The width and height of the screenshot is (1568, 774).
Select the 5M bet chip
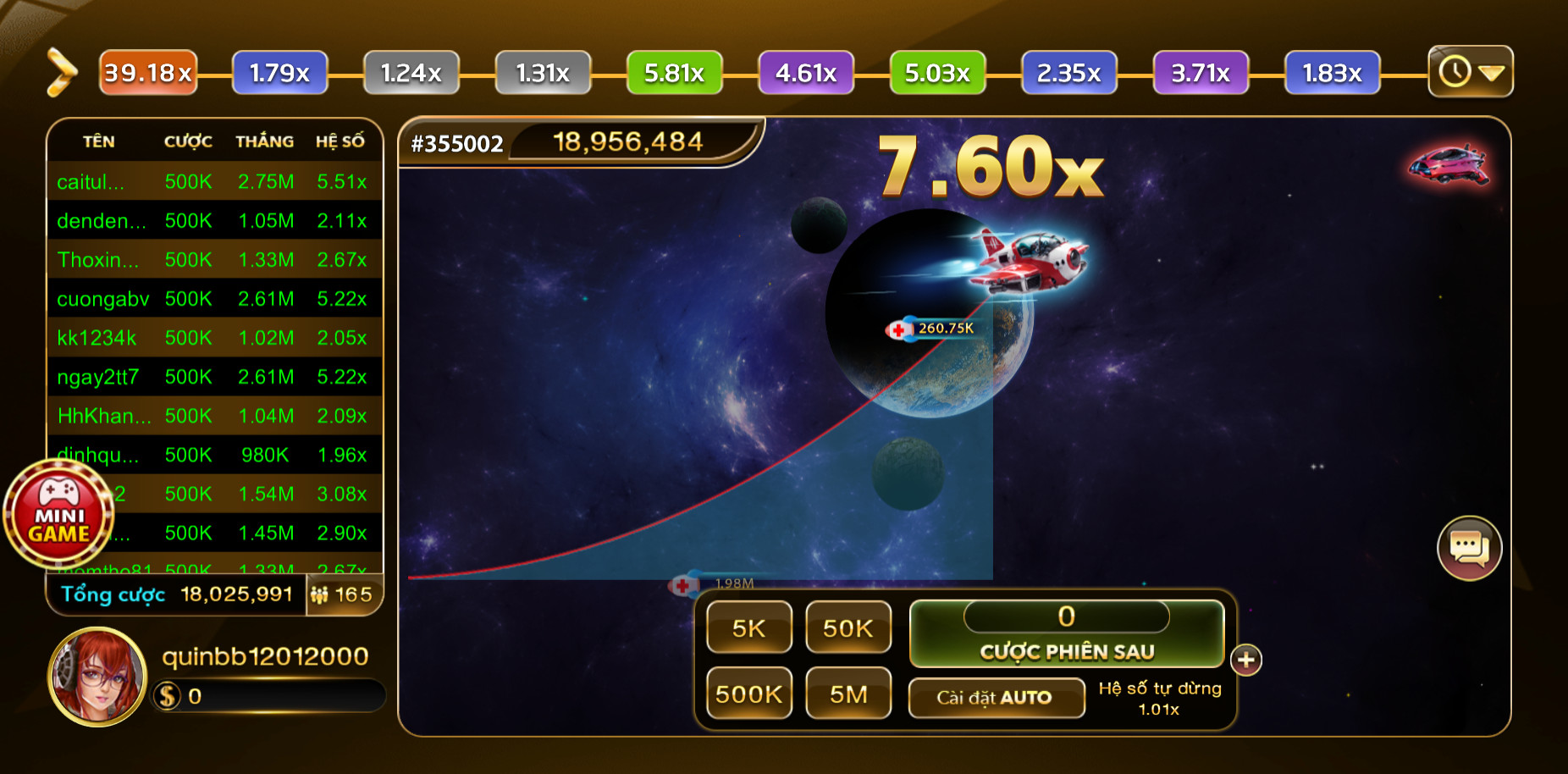point(848,694)
